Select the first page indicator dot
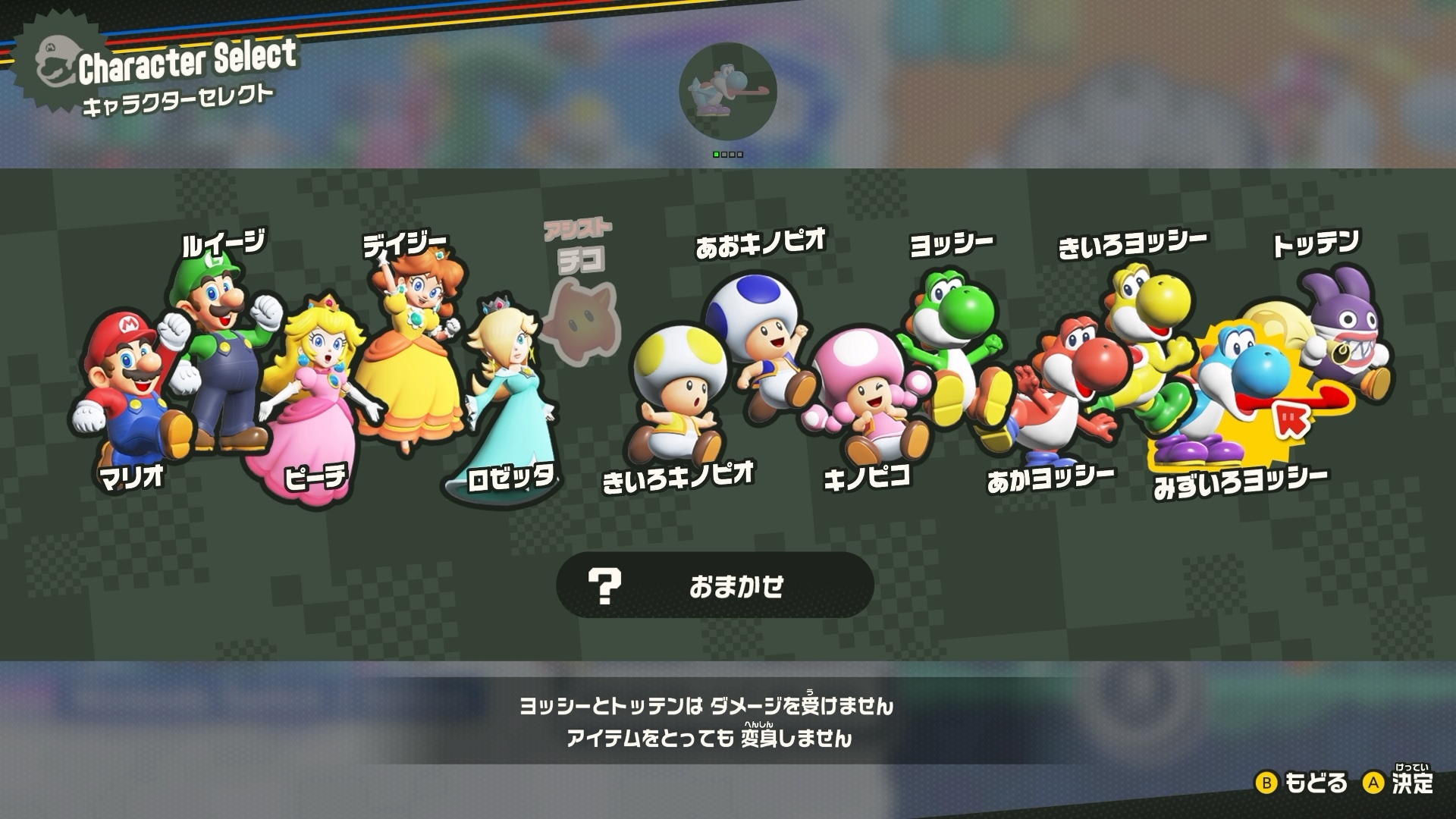Screen dimensions: 1456x819 point(716,153)
